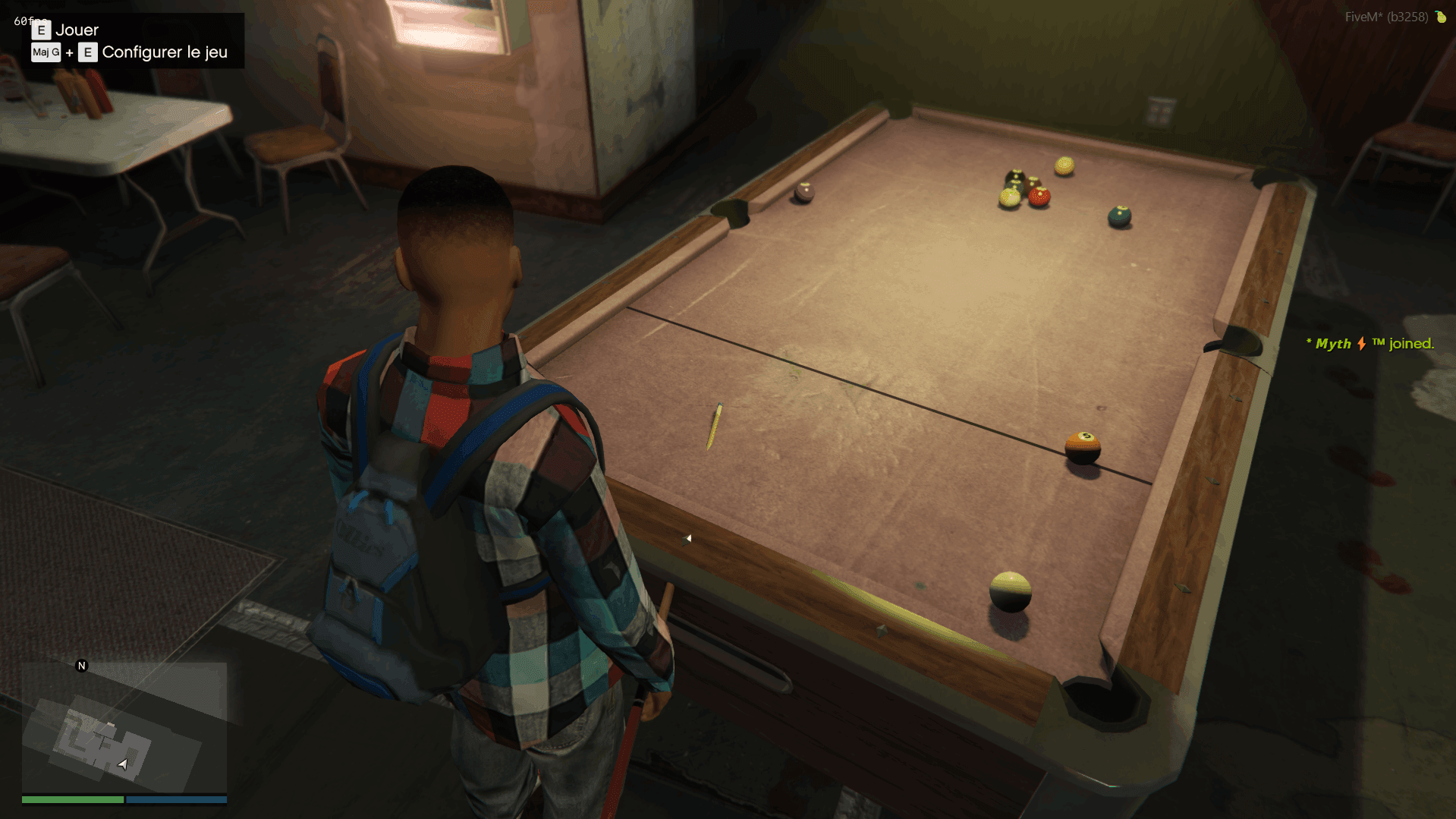
Task: Click the green ball near the top cushion
Action: point(1120,216)
